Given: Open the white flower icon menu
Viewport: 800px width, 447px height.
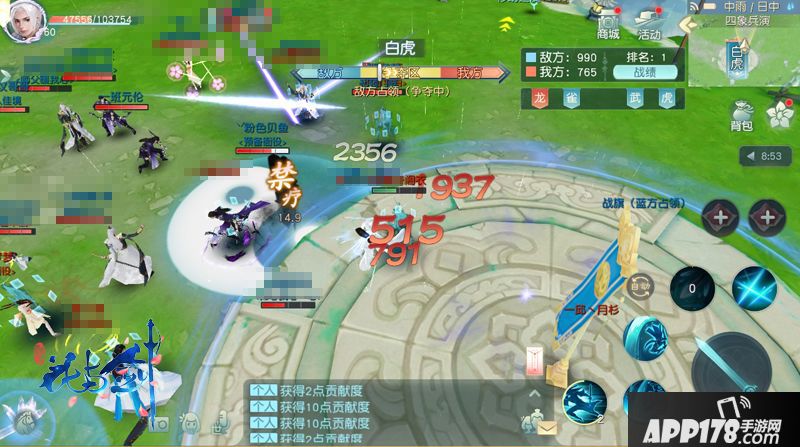Looking at the screenshot, I should 778,115.
